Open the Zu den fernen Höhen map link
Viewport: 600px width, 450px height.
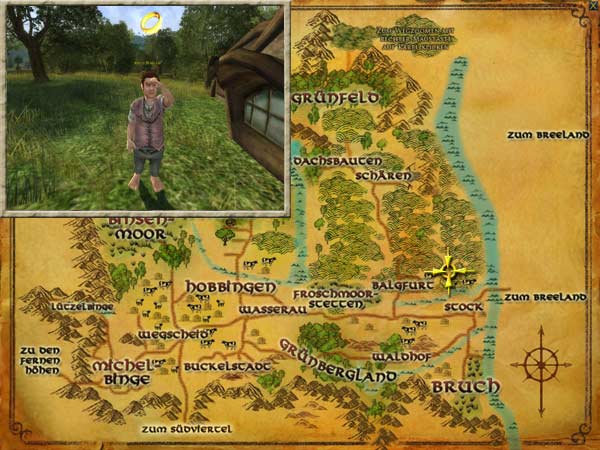click(x=39, y=360)
